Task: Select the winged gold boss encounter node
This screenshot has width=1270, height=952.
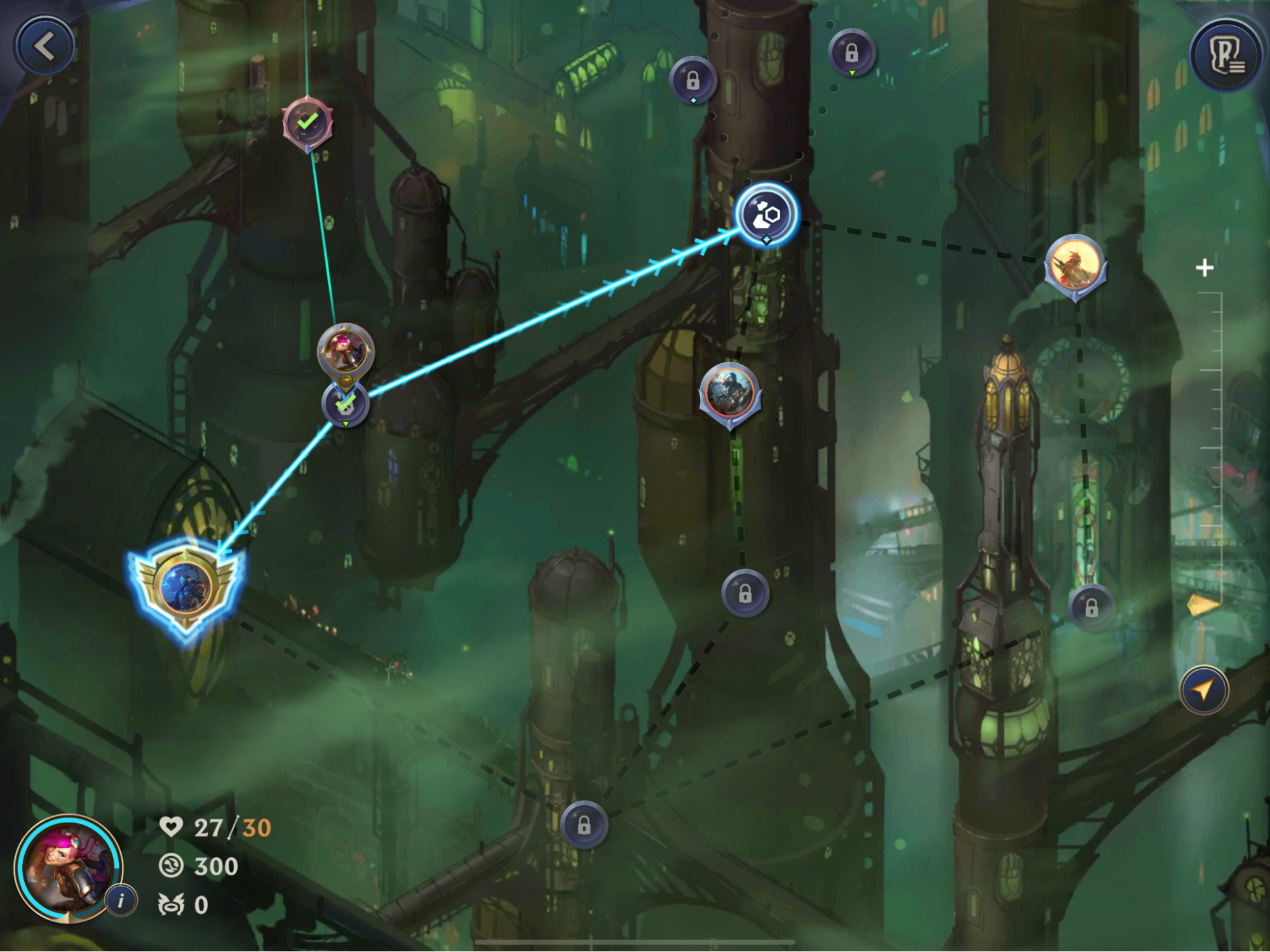Action: click(x=186, y=587)
